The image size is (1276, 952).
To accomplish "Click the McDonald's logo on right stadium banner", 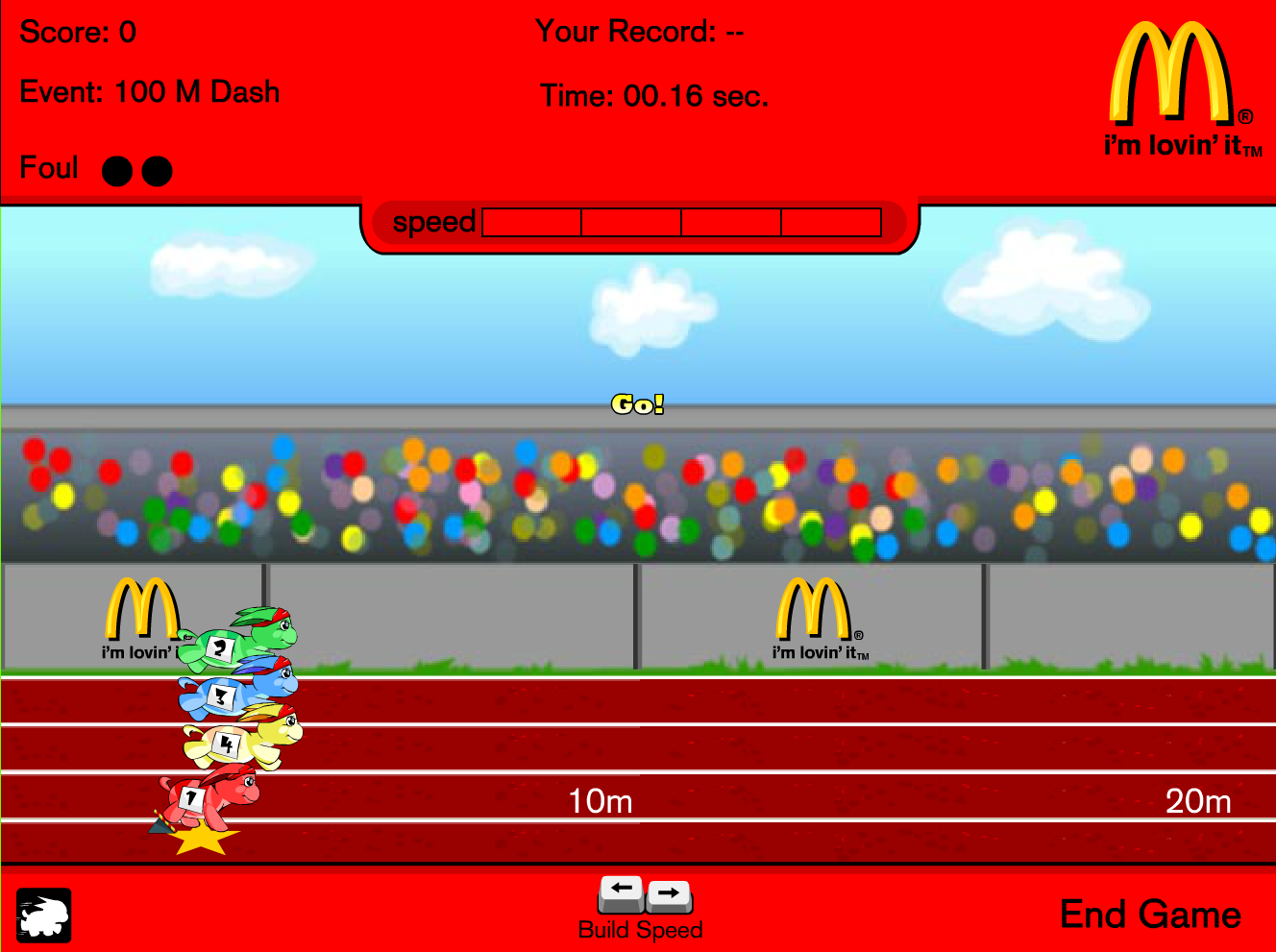I will [x=817, y=615].
